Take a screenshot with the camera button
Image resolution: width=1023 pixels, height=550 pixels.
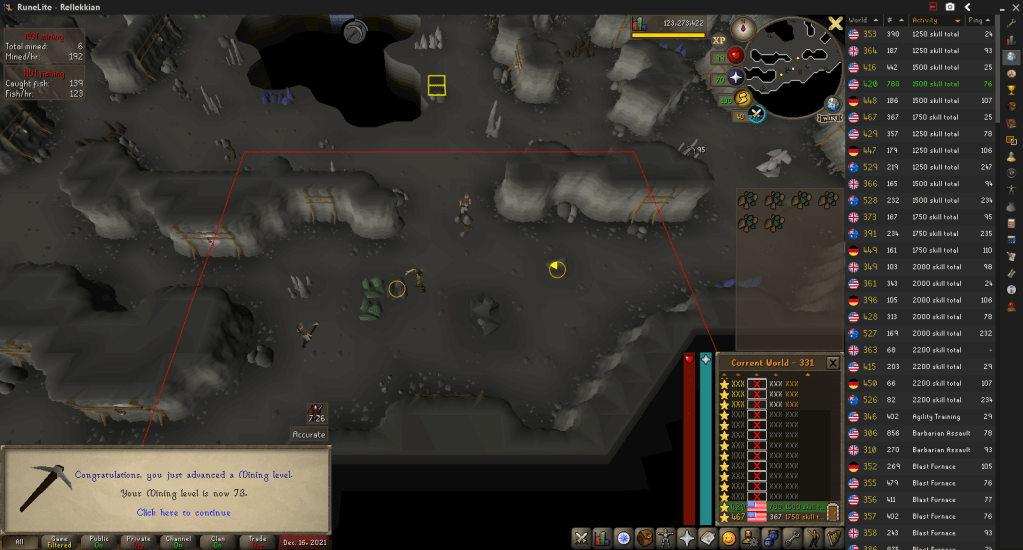(x=949, y=7)
